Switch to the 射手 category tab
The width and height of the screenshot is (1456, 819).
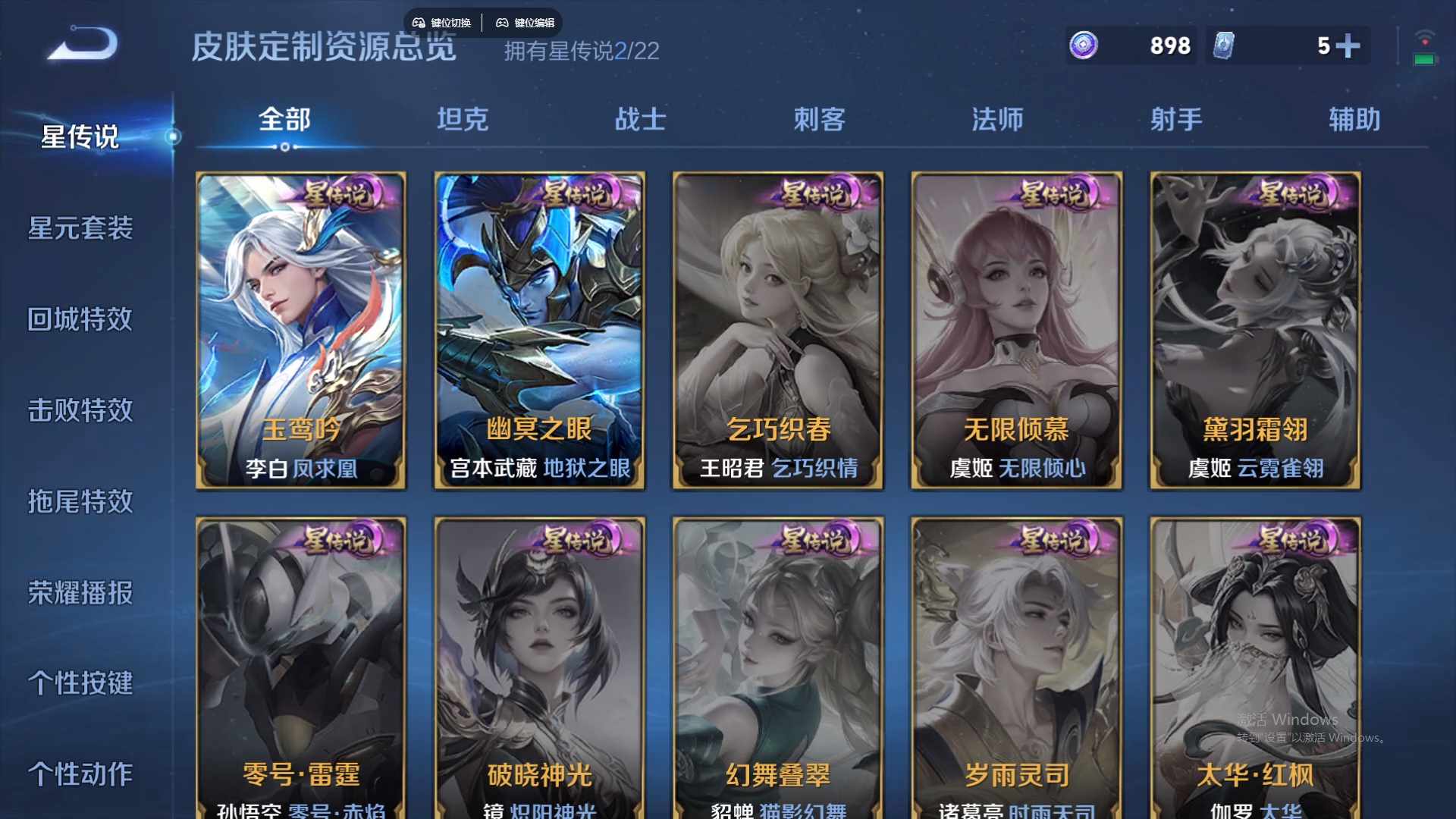pyautogui.click(x=1174, y=120)
